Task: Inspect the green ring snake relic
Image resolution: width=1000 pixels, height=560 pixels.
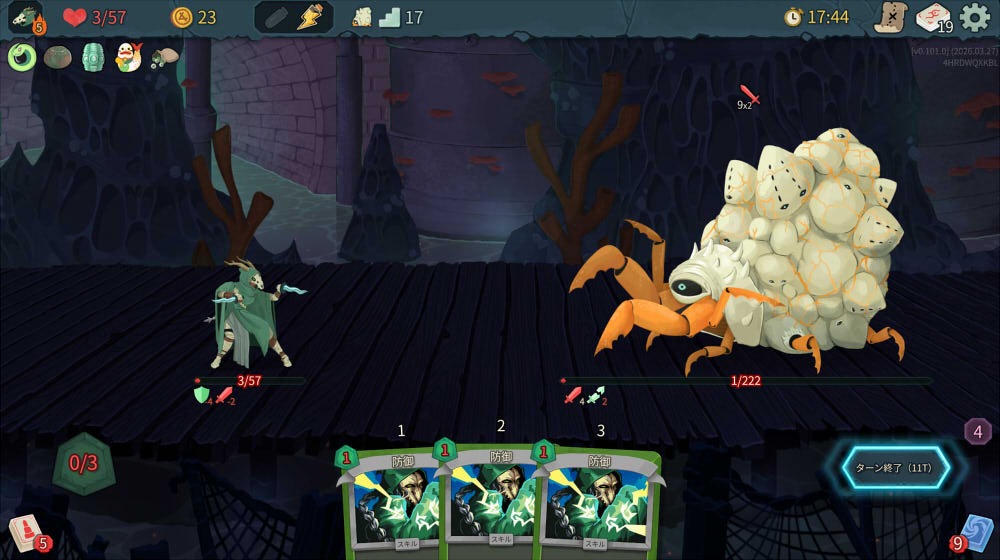Action: (22, 57)
